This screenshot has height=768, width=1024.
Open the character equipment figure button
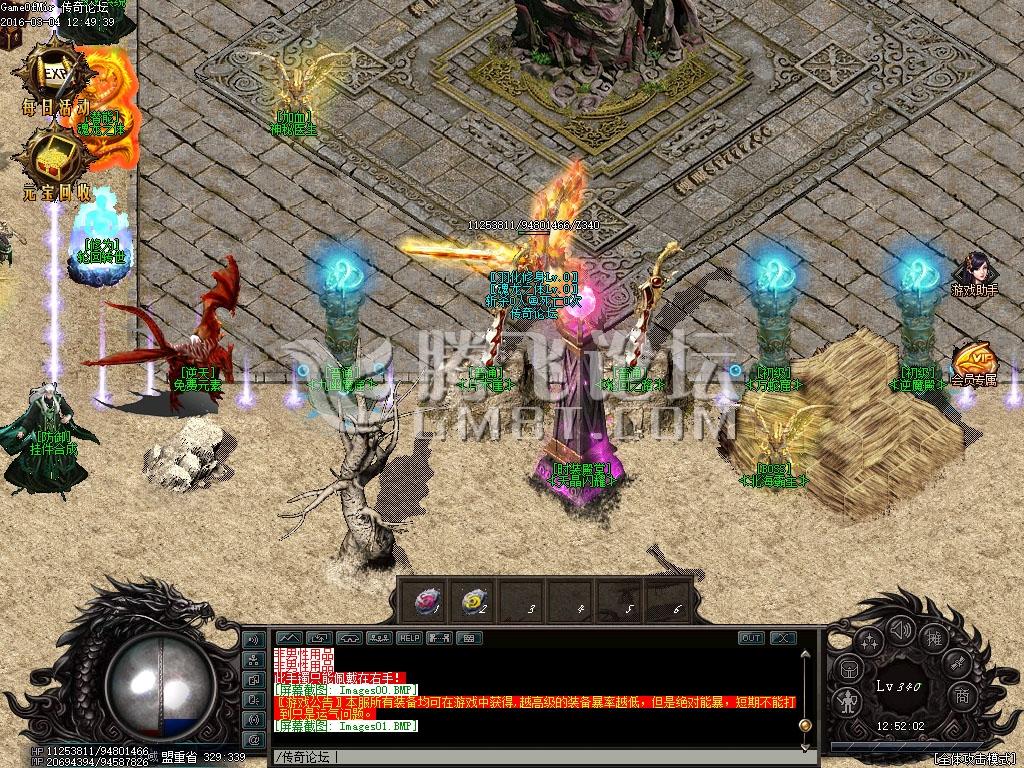[846, 702]
